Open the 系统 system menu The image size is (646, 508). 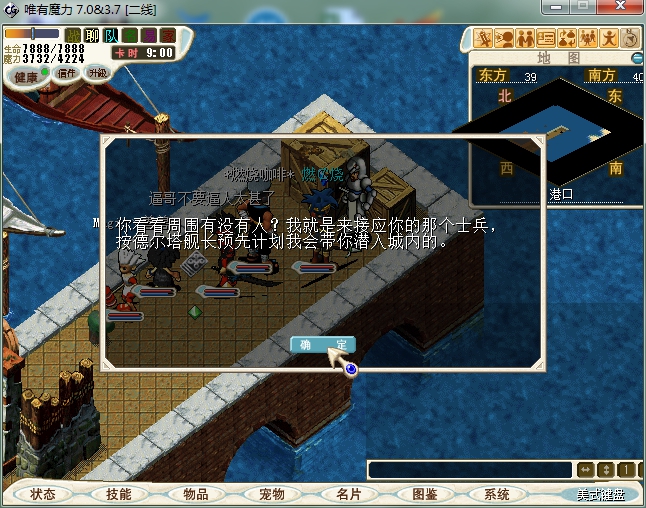[x=497, y=495]
